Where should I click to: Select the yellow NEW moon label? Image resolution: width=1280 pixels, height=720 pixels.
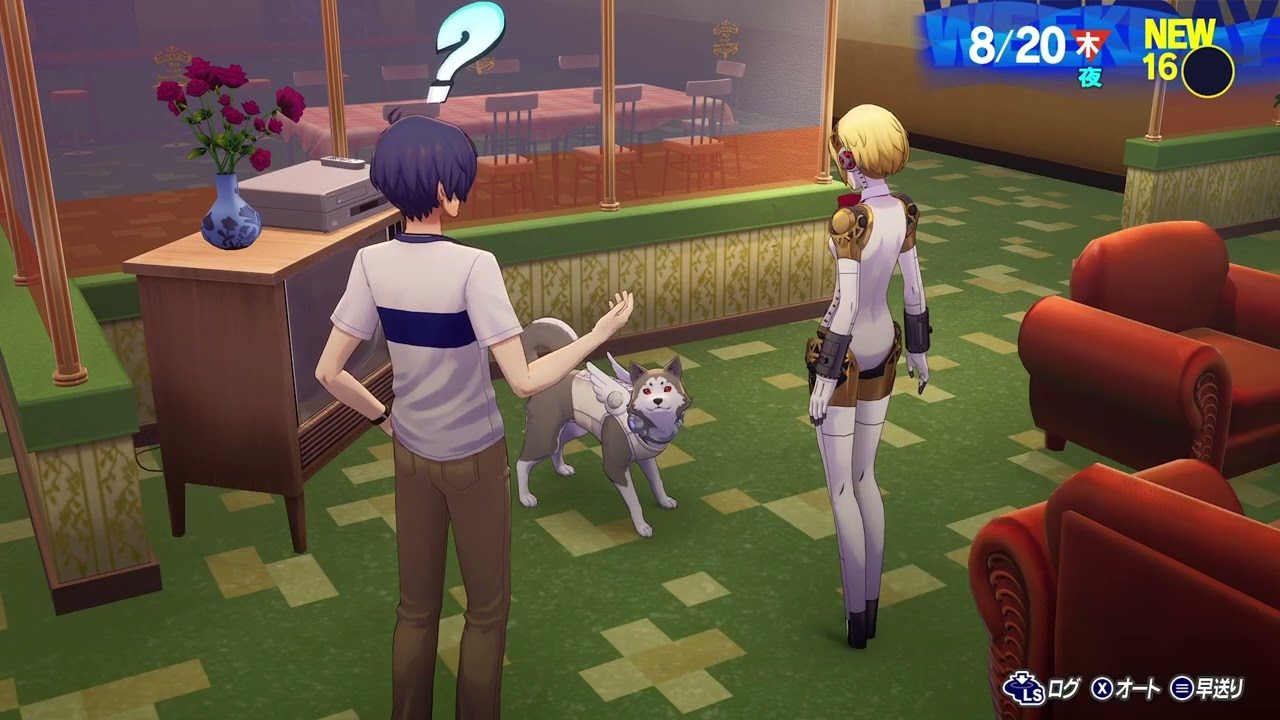1180,30
